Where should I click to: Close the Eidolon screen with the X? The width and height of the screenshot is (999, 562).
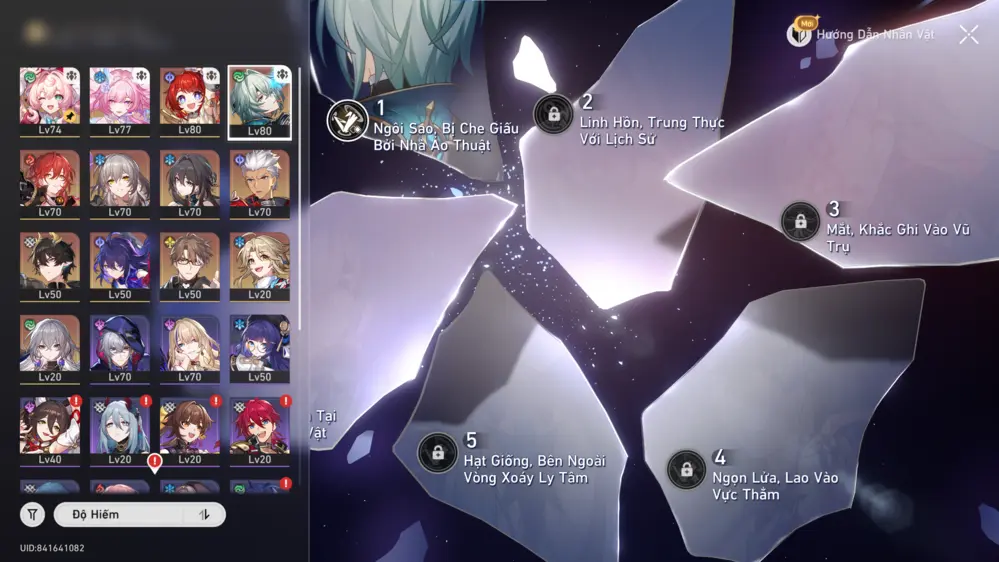coord(968,35)
